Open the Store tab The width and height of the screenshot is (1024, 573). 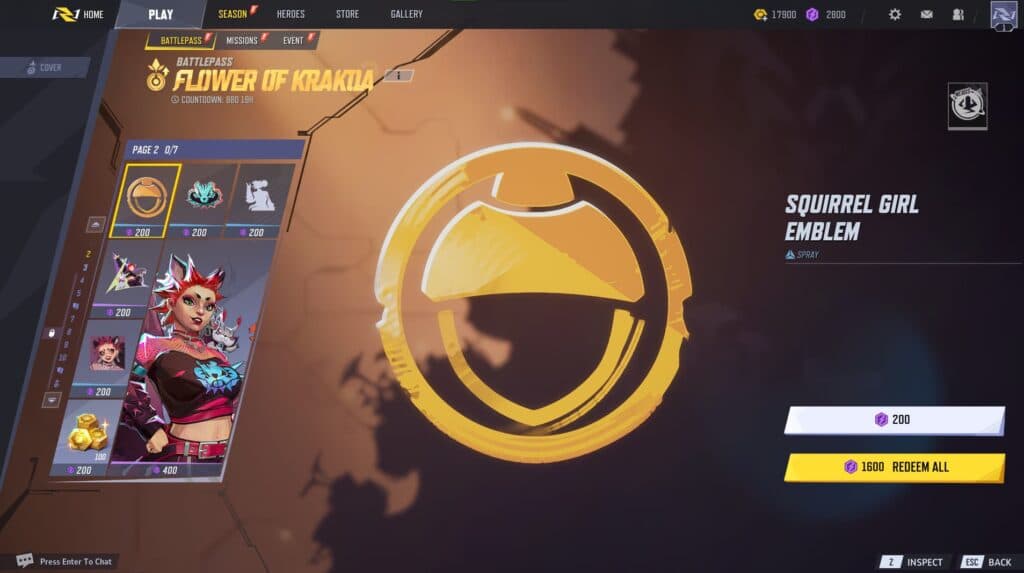point(347,14)
